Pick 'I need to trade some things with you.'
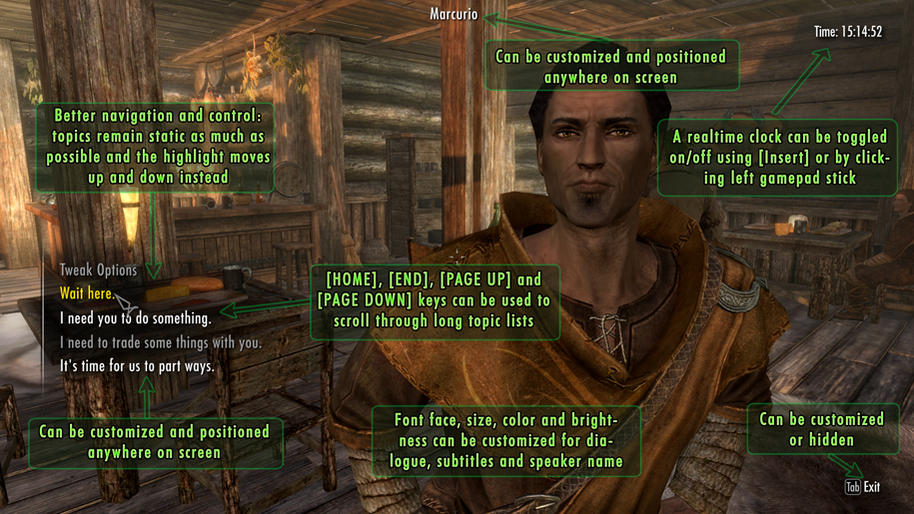 pyautogui.click(x=160, y=343)
